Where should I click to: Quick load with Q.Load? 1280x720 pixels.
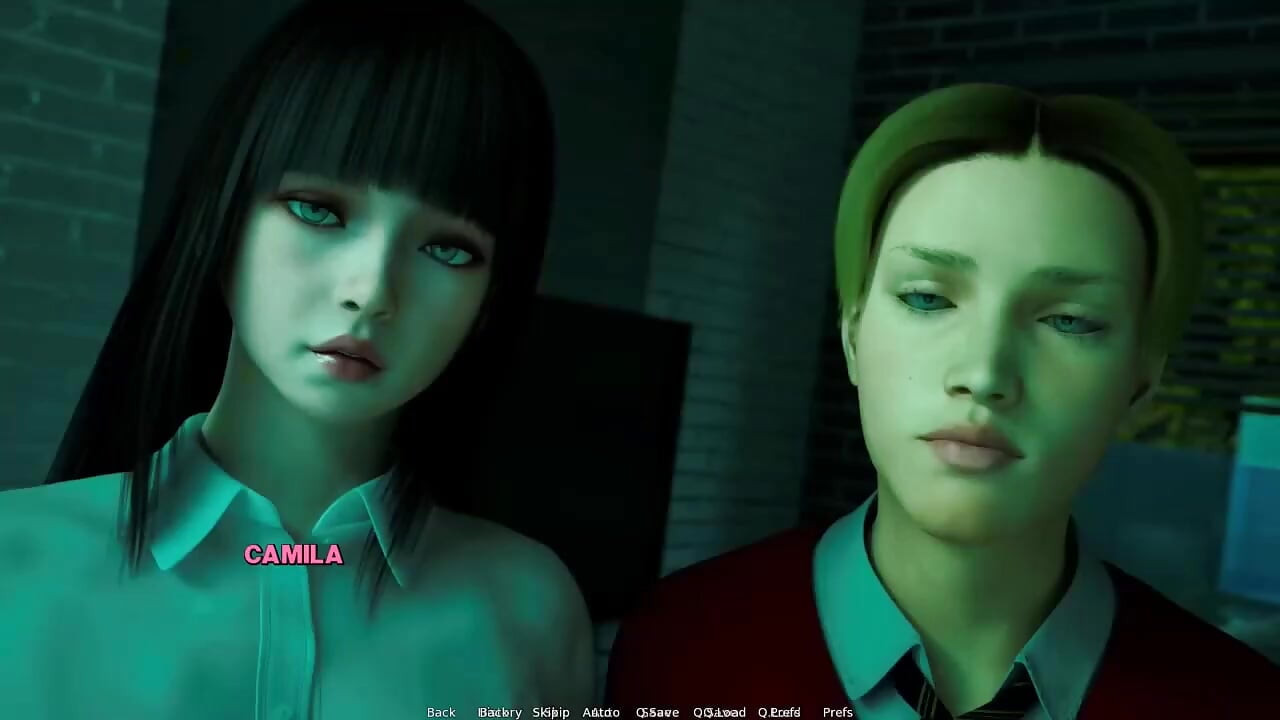point(722,712)
